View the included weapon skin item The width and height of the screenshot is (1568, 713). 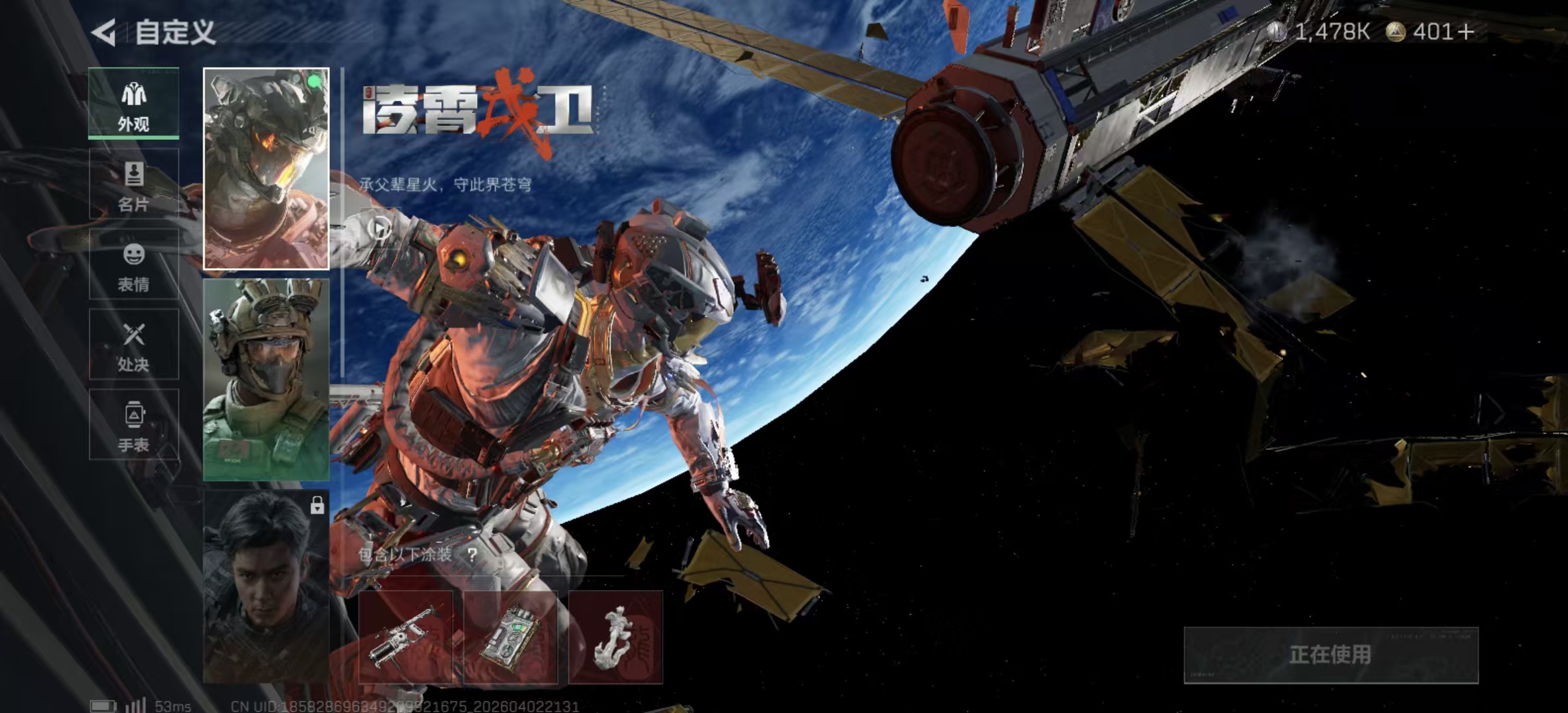405,637
